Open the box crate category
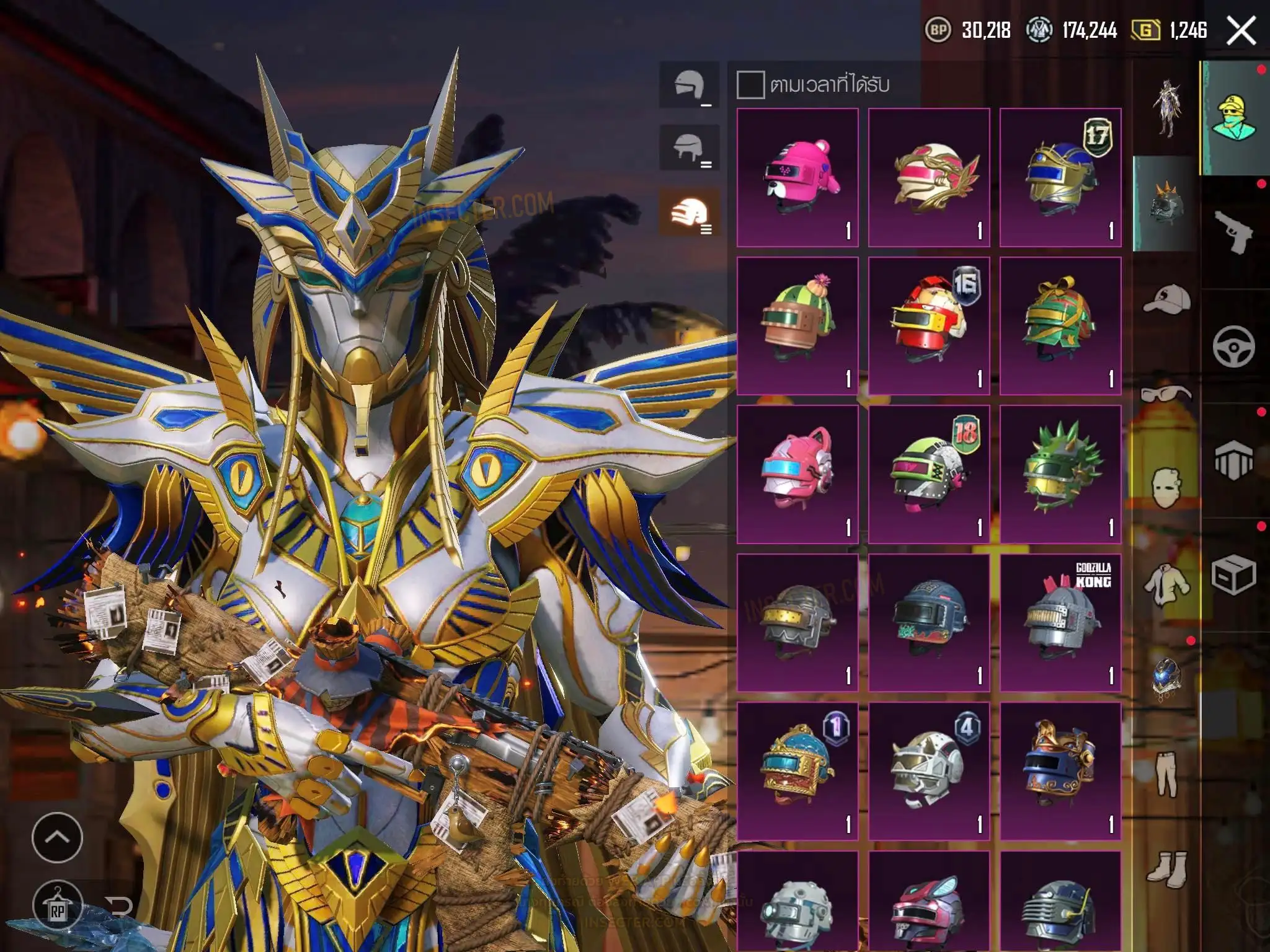The image size is (1270, 952). click(1233, 575)
